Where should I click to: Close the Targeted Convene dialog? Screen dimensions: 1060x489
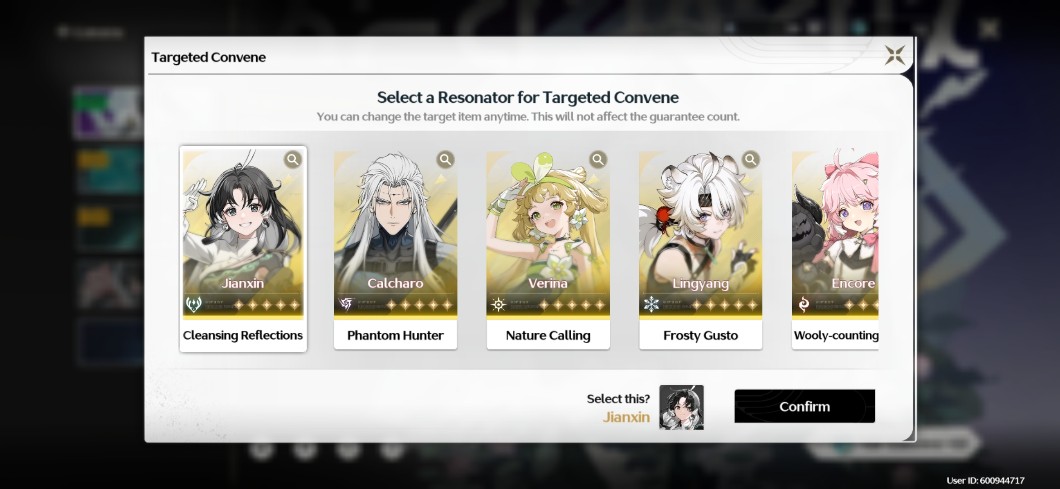(x=895, y=56)
